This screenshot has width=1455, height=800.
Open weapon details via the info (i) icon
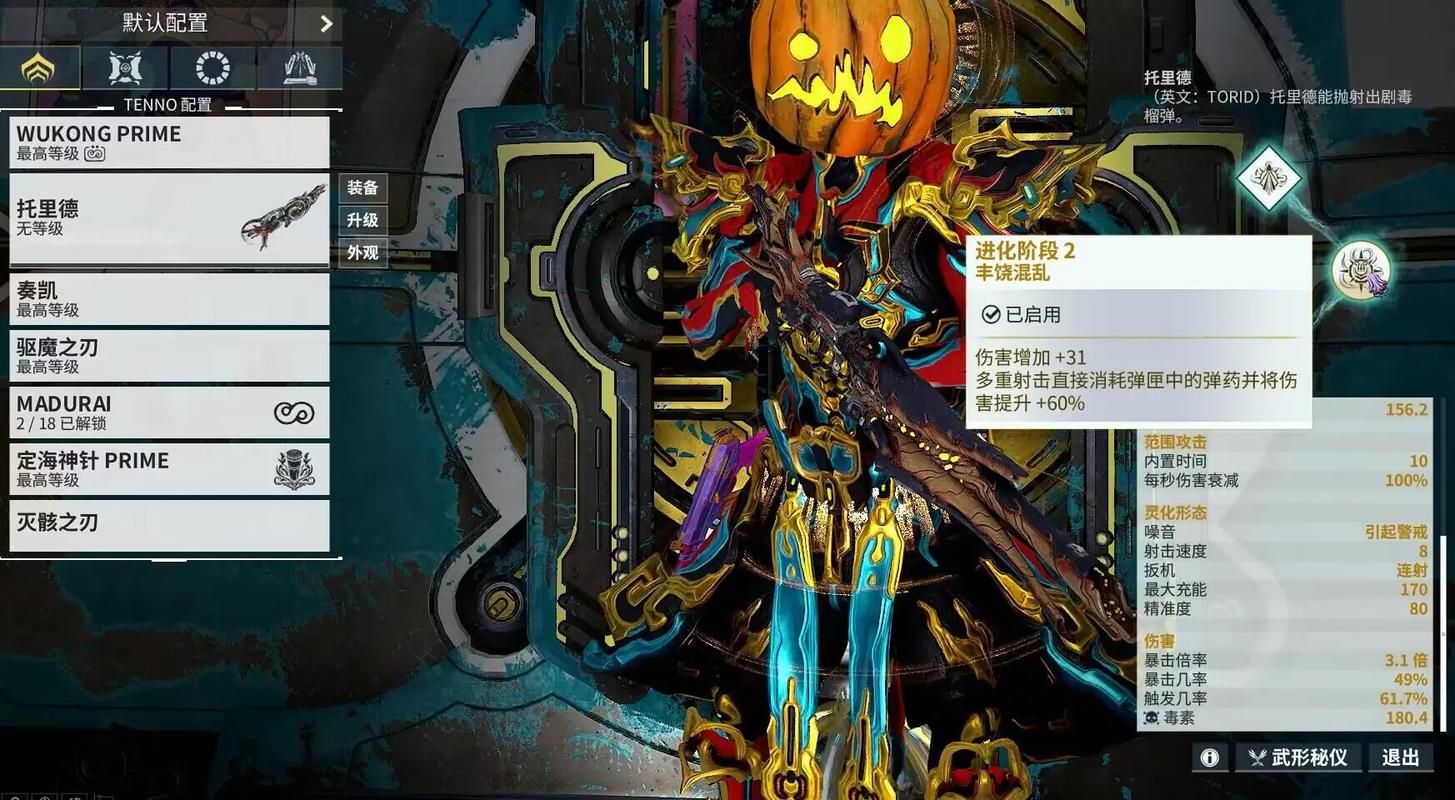(1209, 757)
